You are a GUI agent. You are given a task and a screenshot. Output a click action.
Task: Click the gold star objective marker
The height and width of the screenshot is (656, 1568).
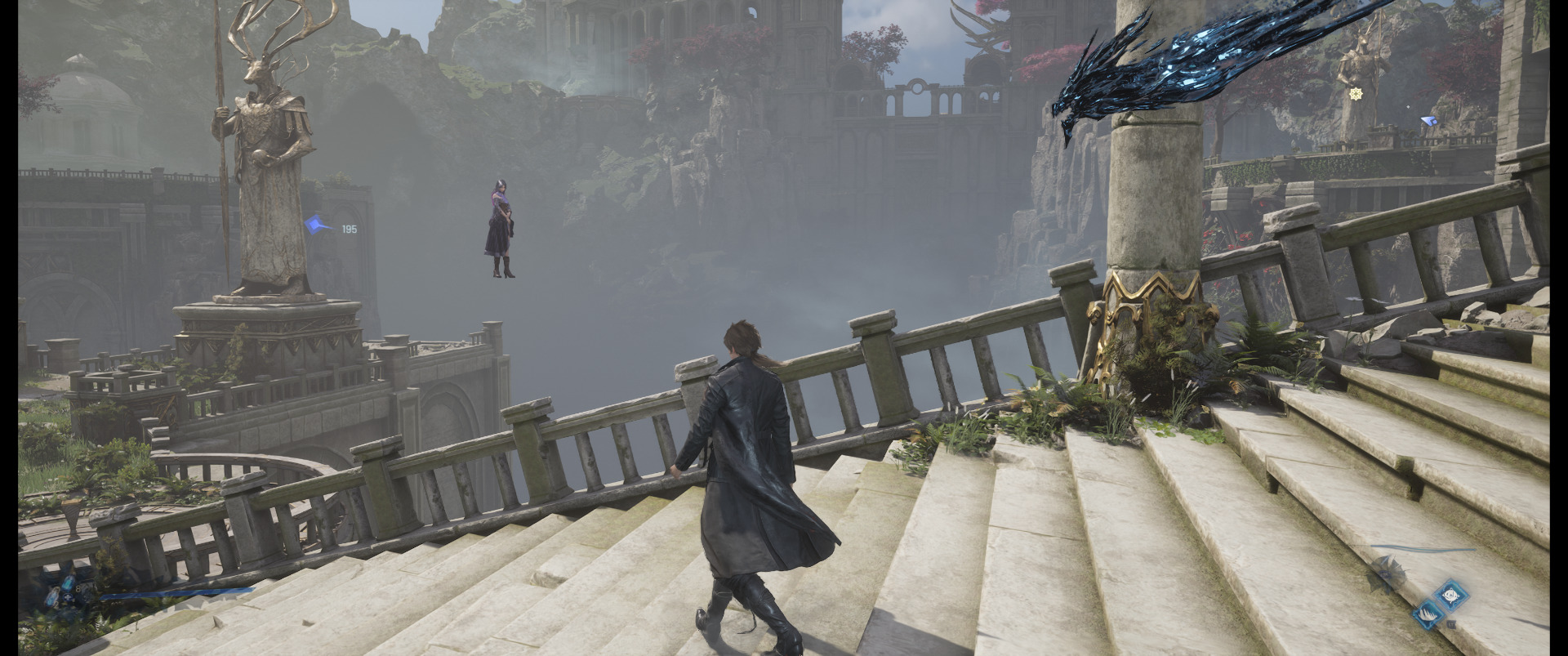pos(1356,94)
